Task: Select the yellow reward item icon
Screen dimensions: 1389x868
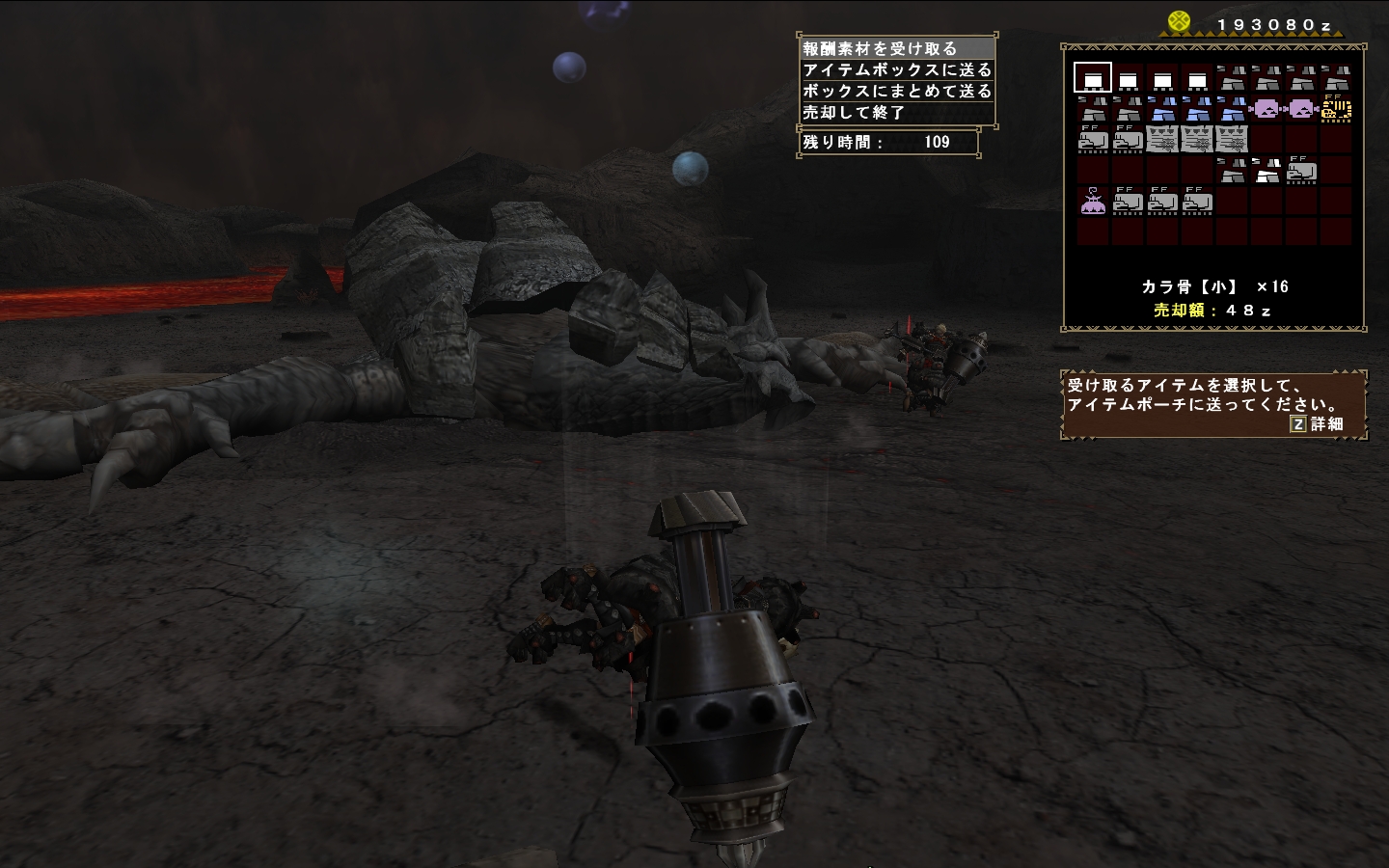Action: (x=1336, y=108)
